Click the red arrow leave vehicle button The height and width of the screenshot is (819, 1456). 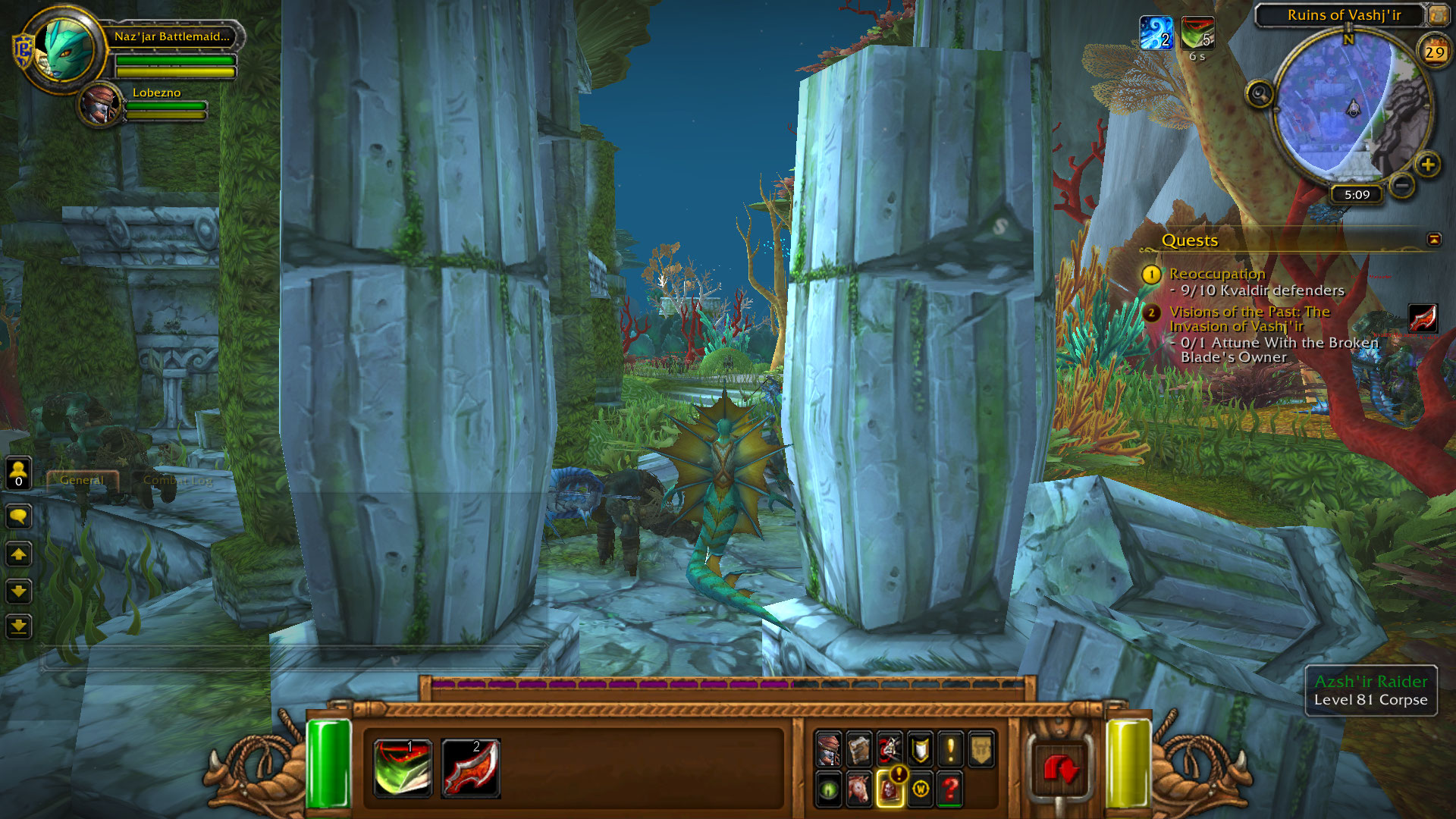(x=1060, y=770)
